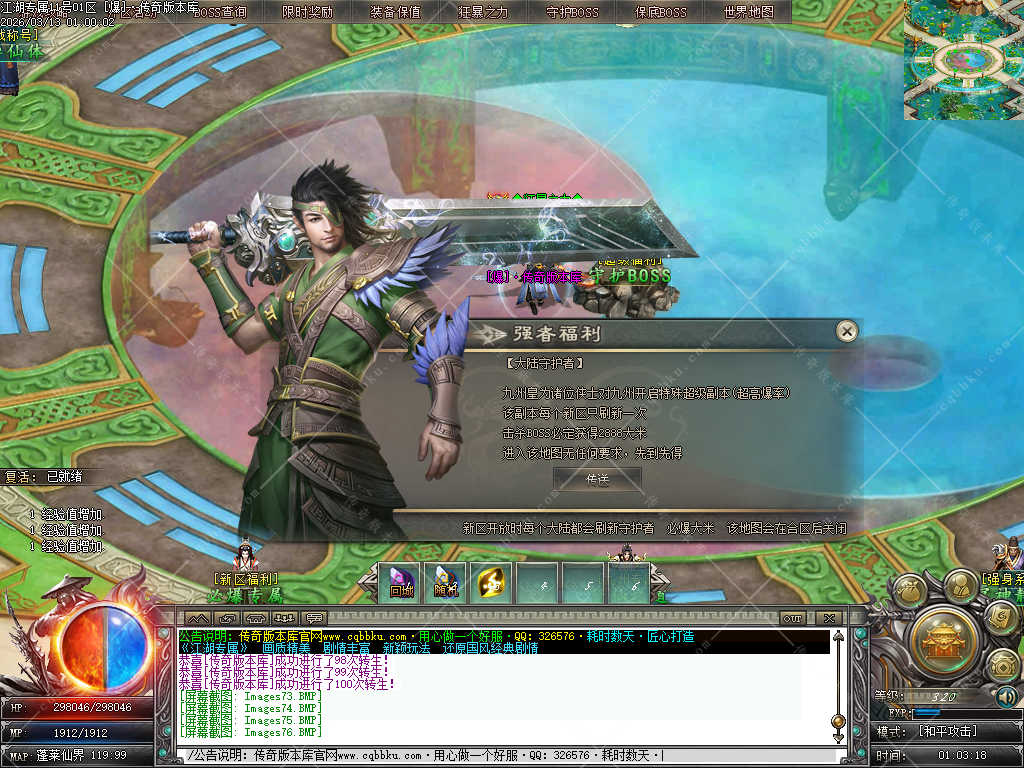Open the bag pouch icon
Image resolution: width=1024 pixels, height=768 pixels.
click(911, 591)
